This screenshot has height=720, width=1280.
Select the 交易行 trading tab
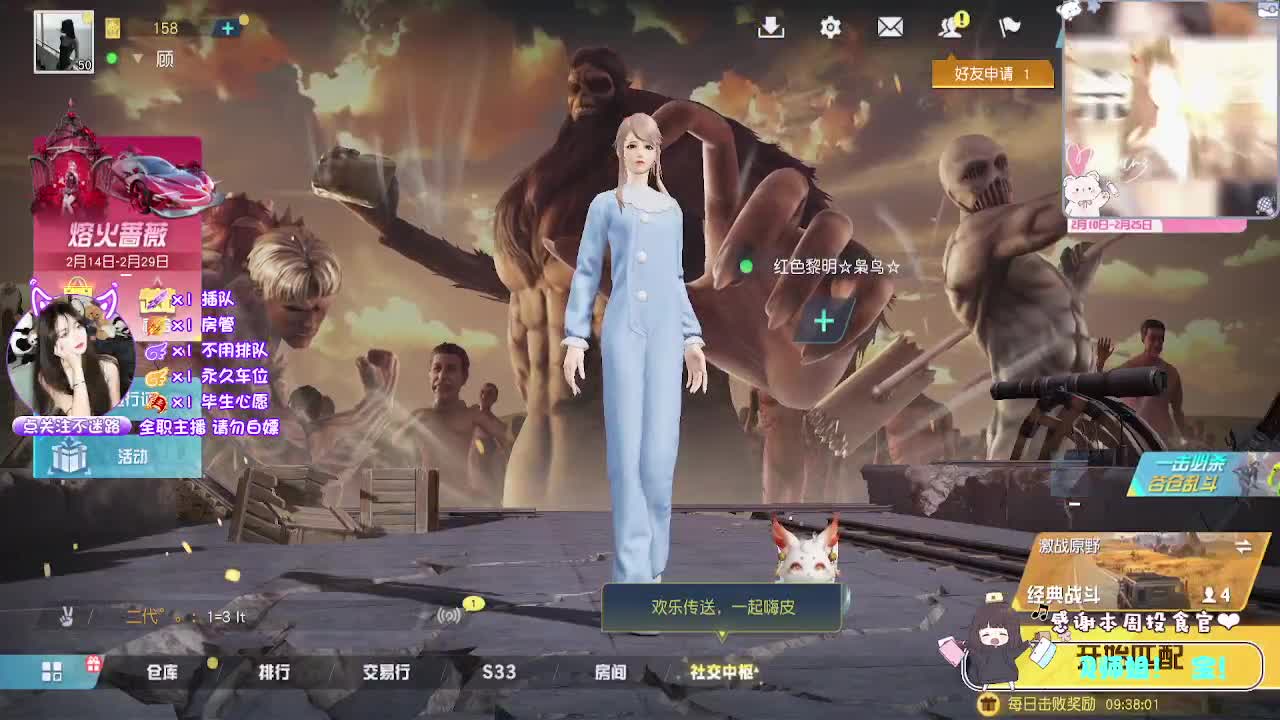click(x=385, y=673)
